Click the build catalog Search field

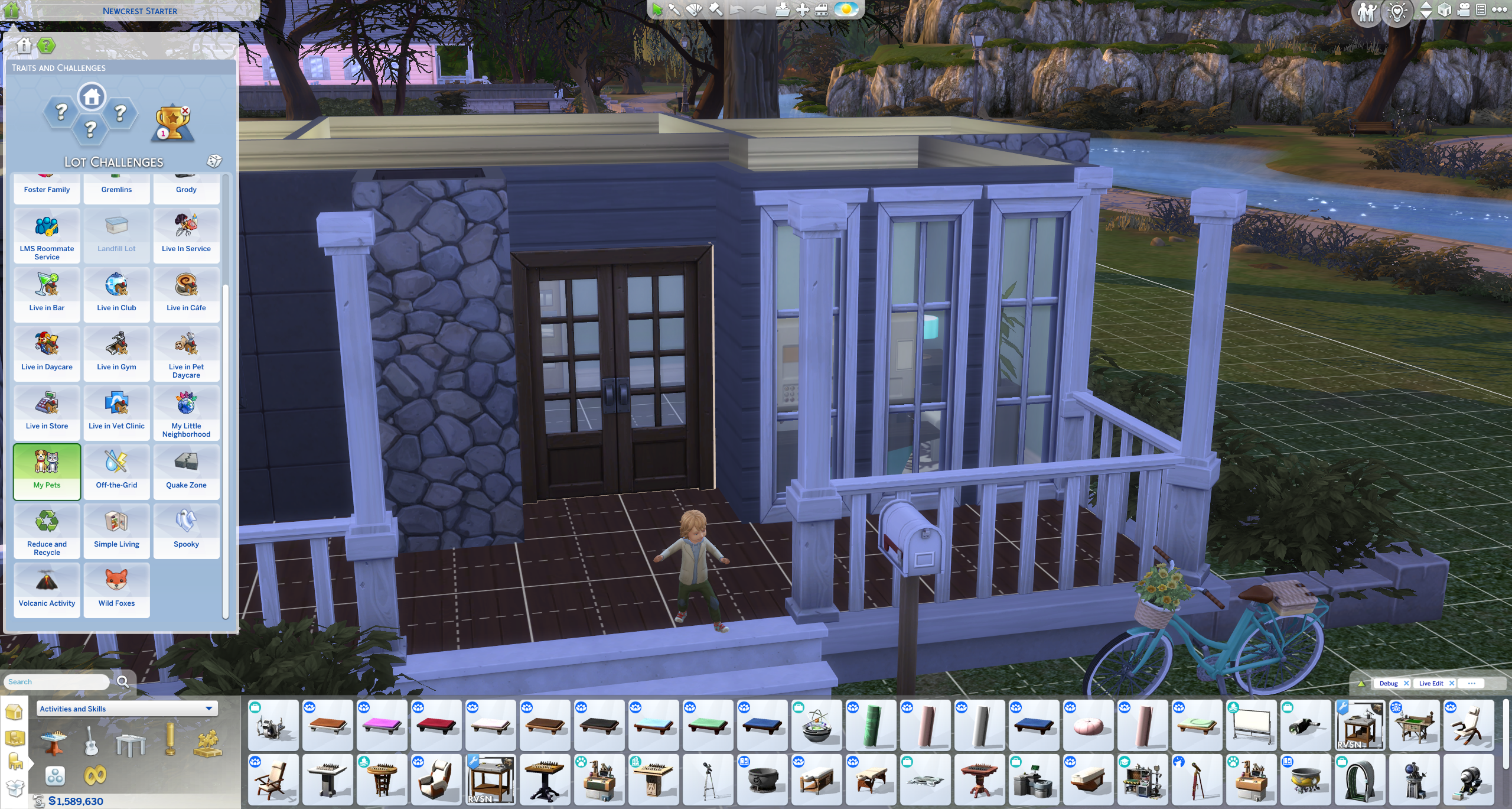(x=57, y=682)
